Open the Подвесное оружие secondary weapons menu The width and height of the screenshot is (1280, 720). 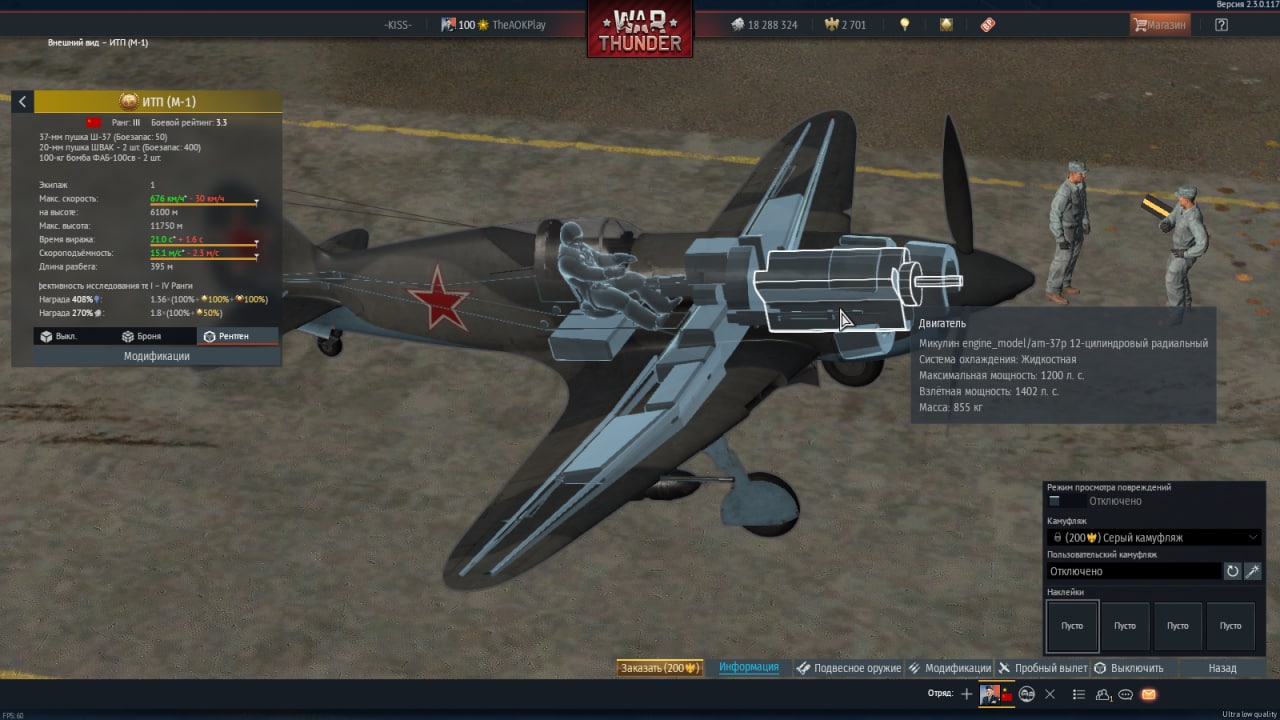tap(848, 668)
